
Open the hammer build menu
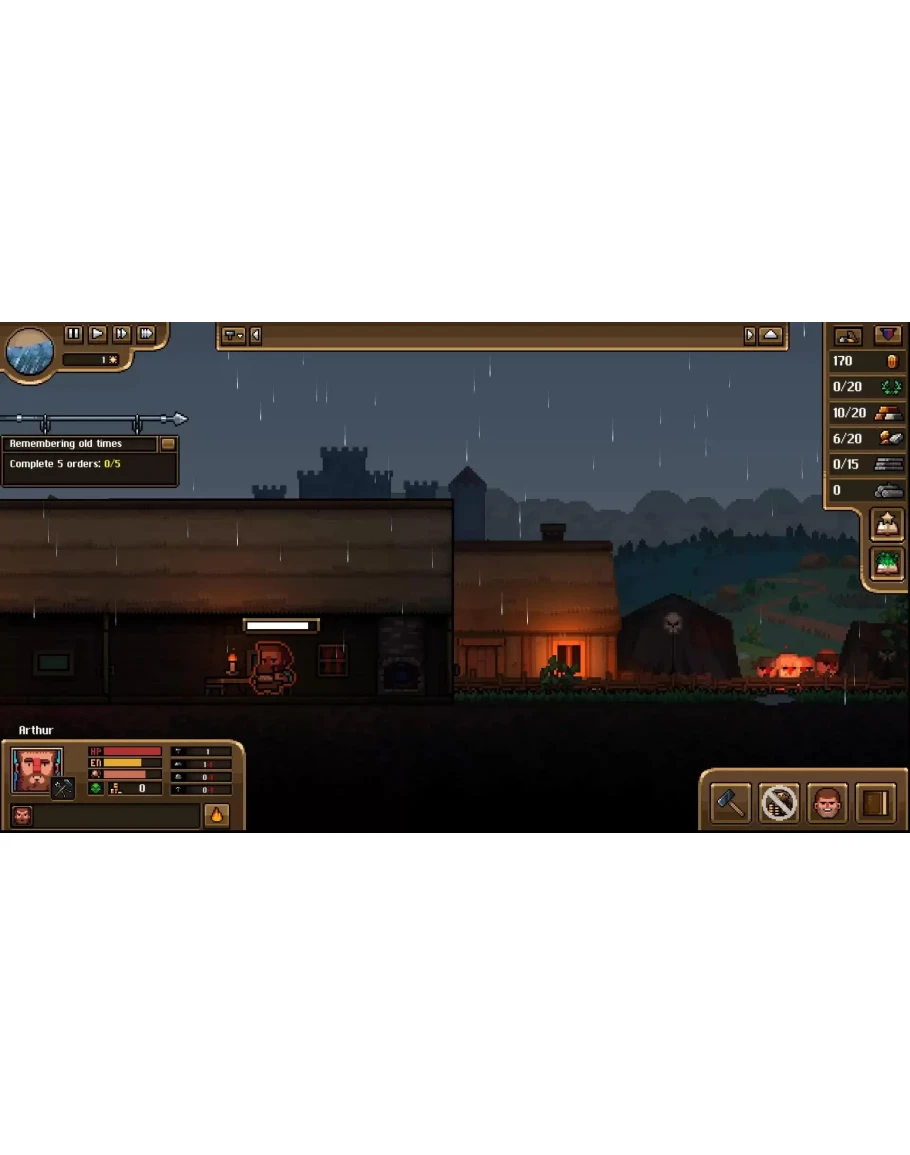[730, 803]
